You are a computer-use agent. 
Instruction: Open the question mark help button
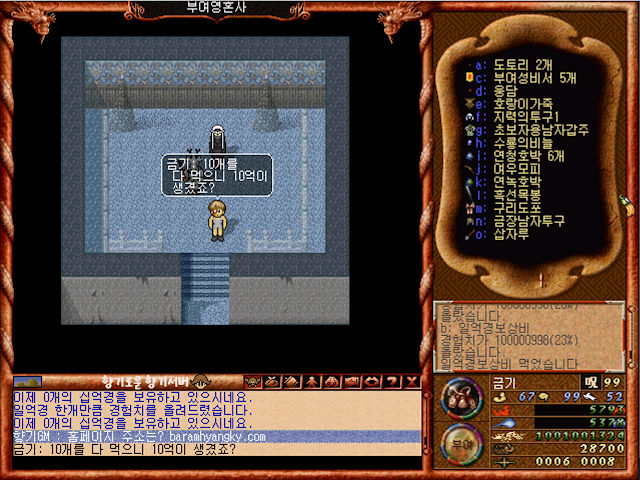click(393, 382)
